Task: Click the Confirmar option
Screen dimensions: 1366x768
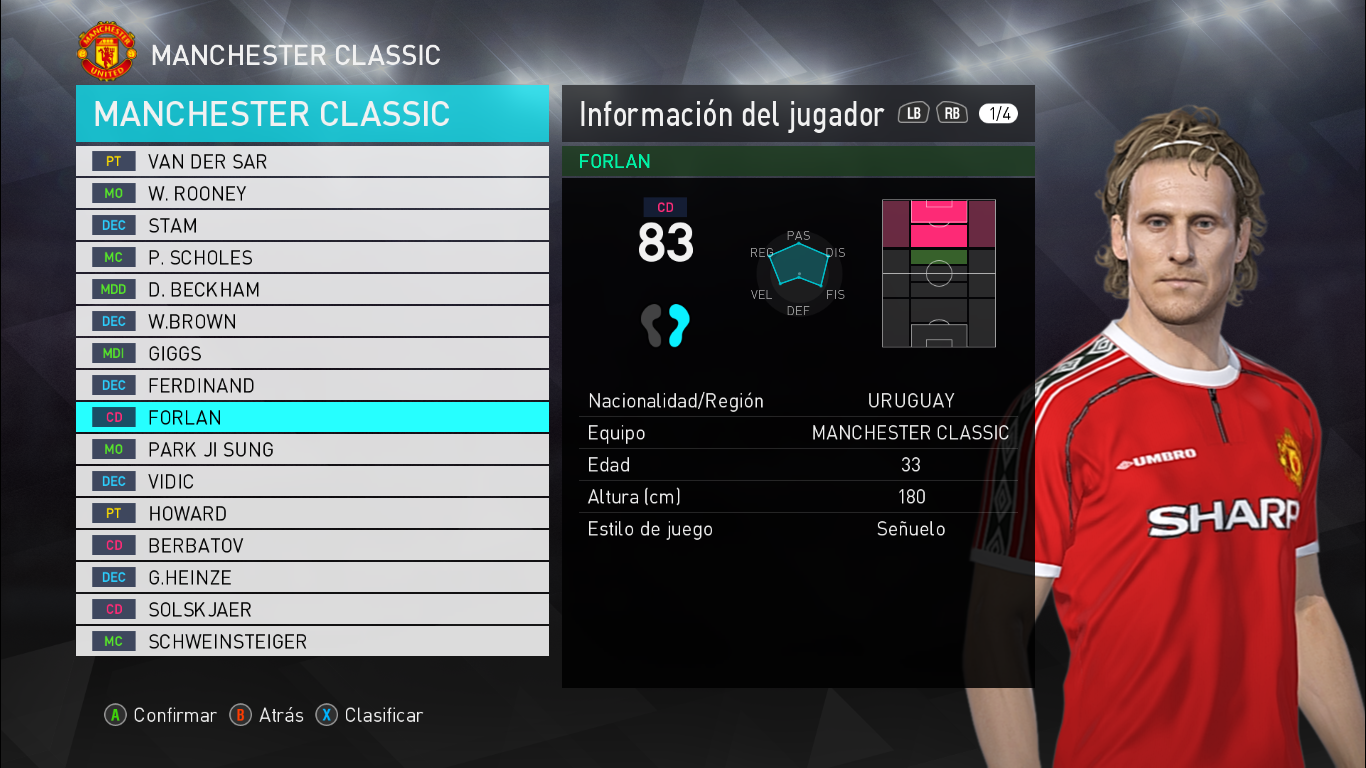Action: 161,715
